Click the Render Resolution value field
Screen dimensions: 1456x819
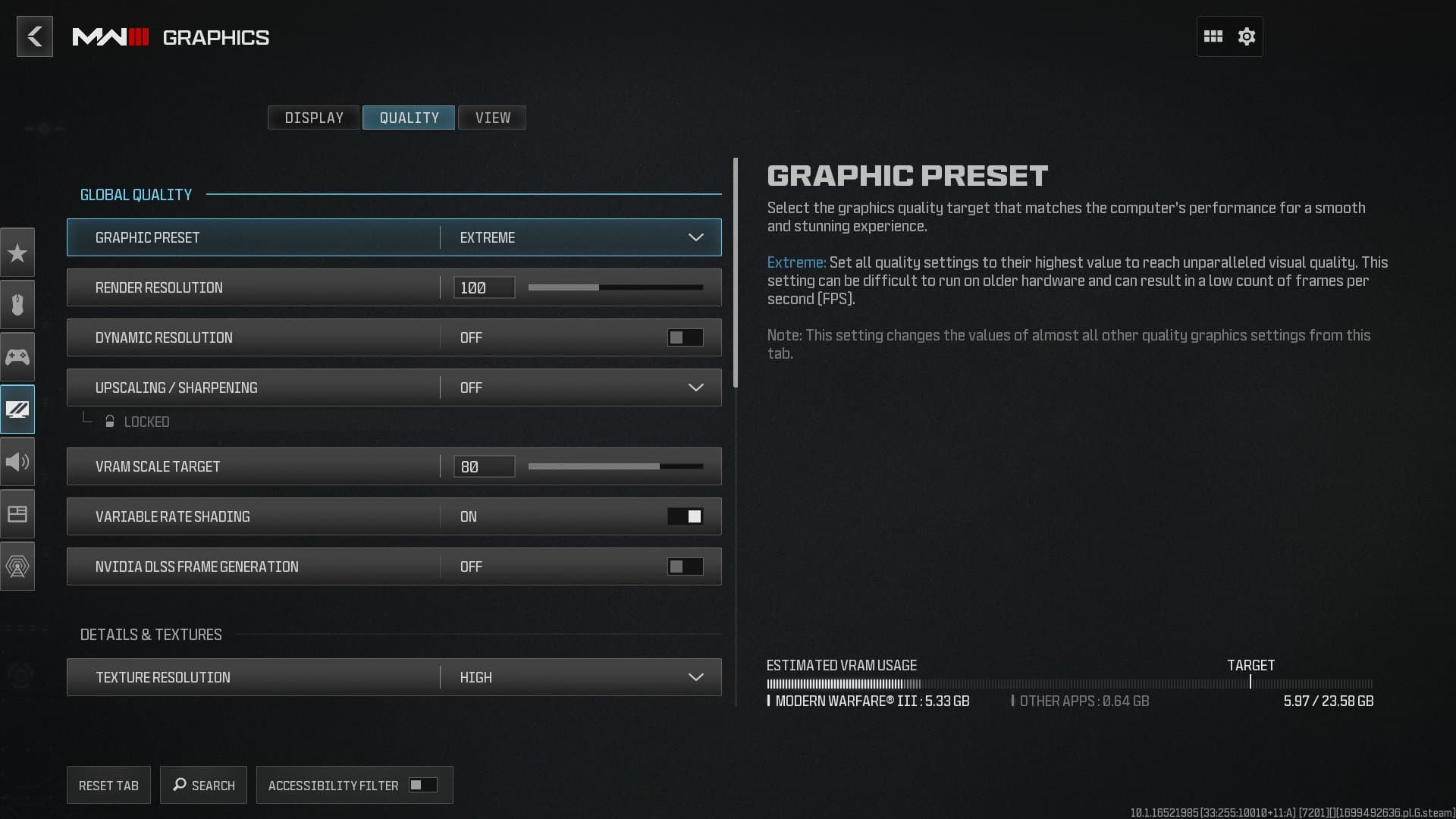[x=484, y=287]
